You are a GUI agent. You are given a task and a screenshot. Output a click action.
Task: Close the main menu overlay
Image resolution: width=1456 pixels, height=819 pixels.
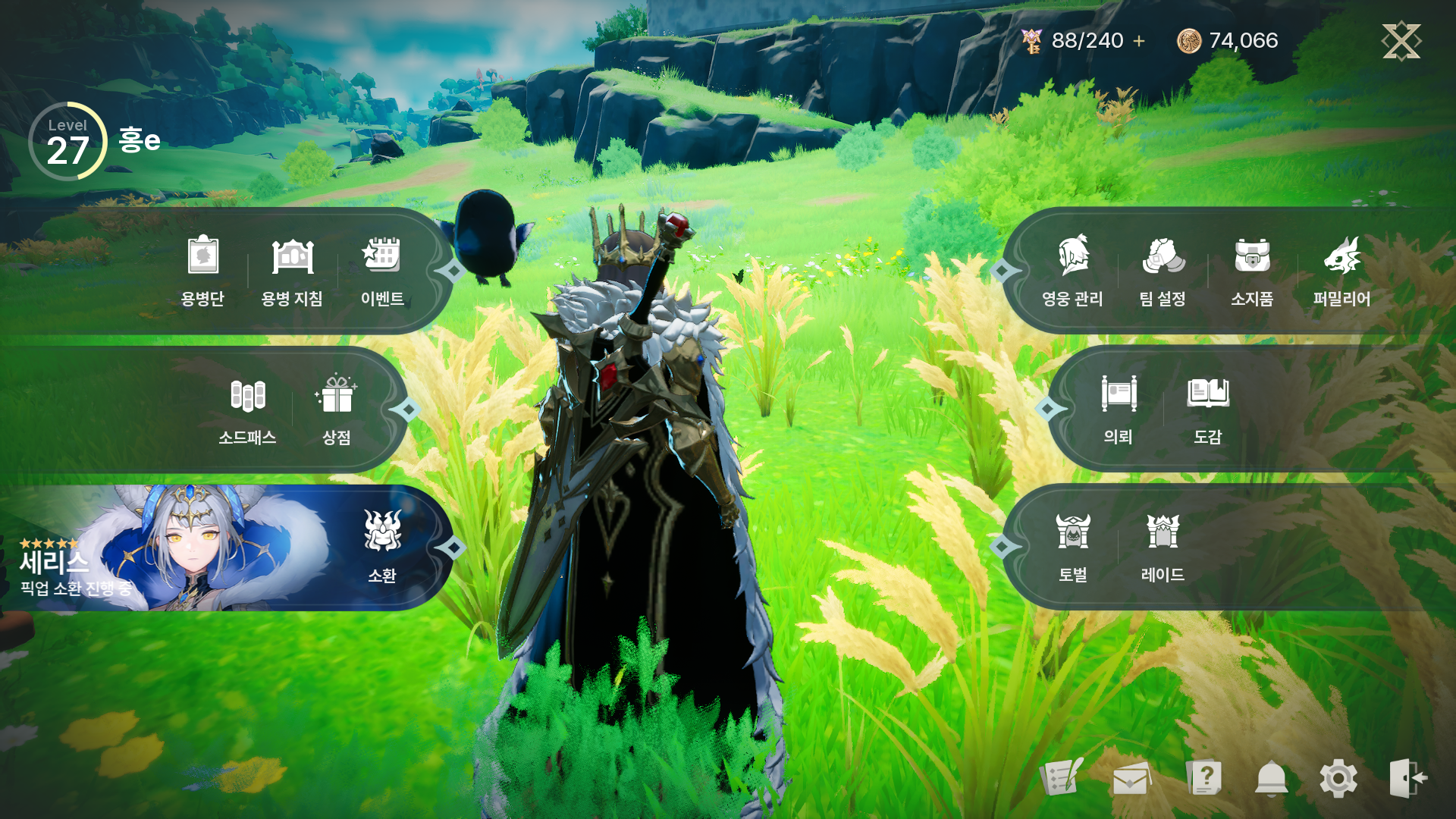click(1401, 40)
